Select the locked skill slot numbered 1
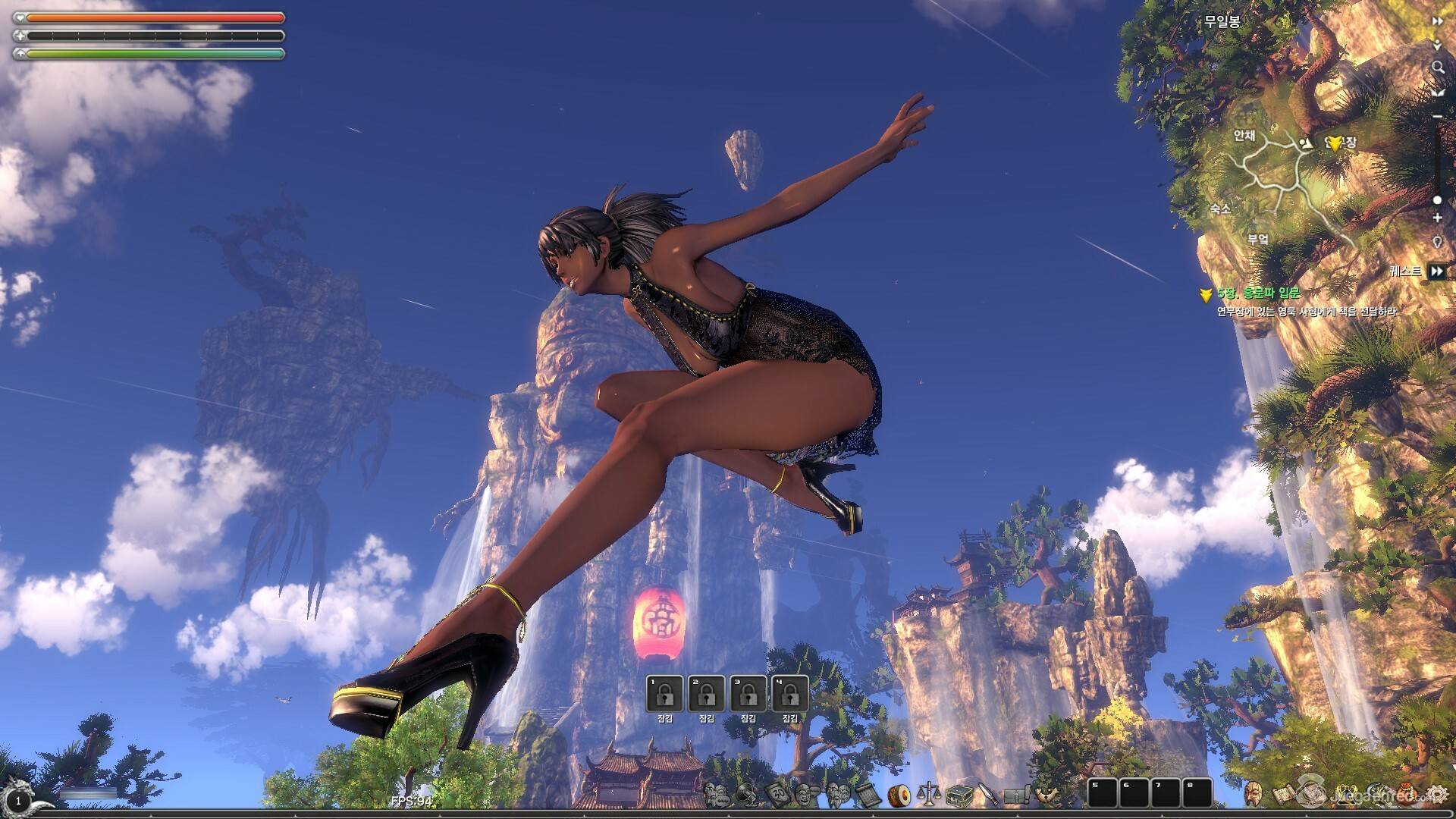 664,693
